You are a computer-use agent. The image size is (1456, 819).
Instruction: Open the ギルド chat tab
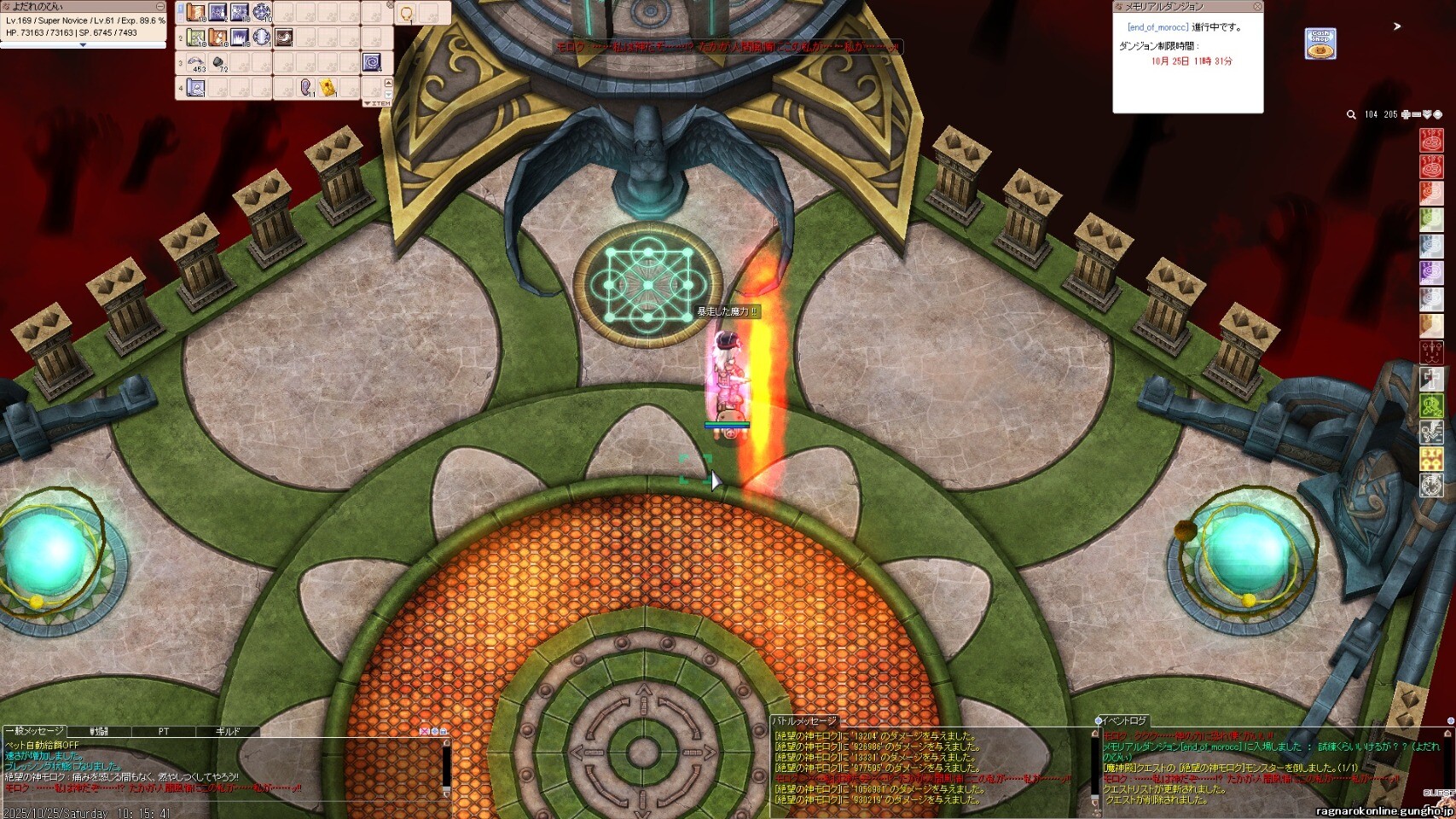(x=228, y=731)
